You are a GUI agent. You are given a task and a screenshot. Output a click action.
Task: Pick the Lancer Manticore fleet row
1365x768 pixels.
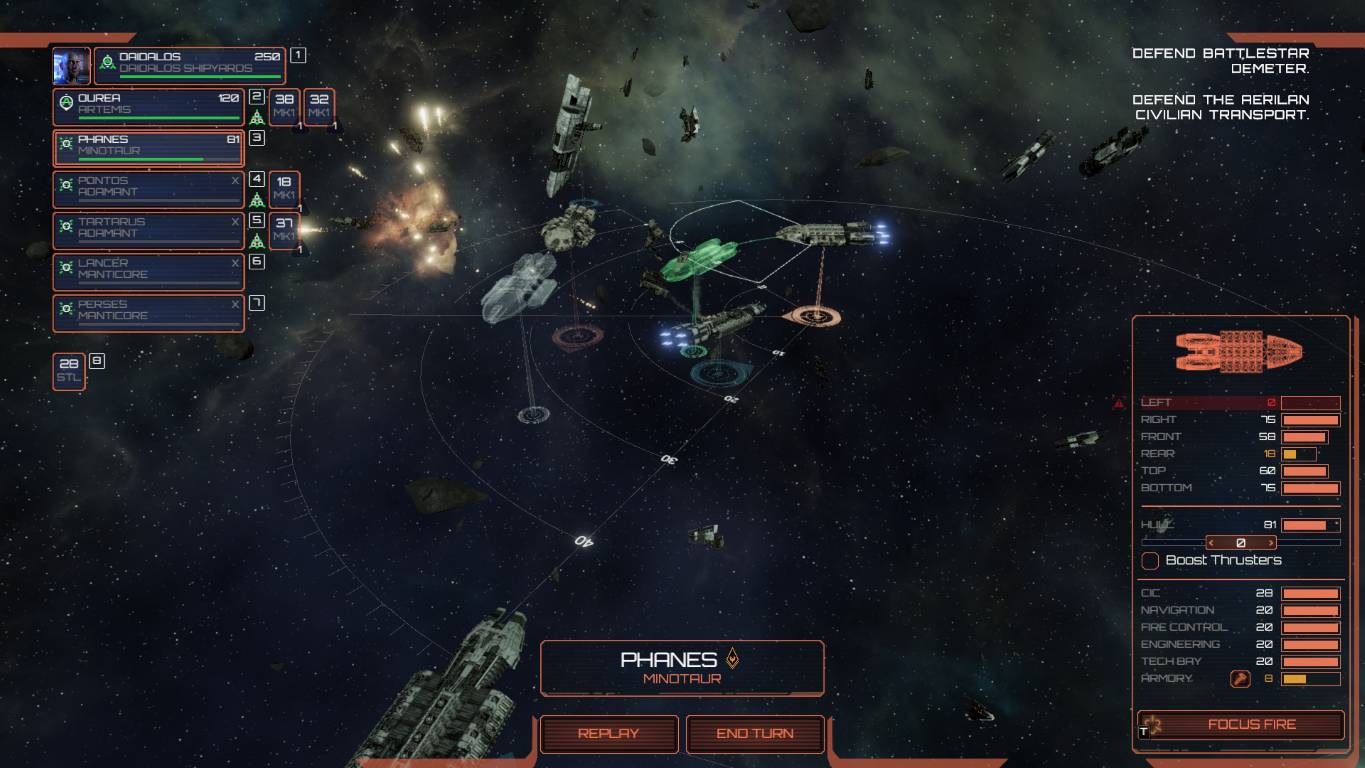tap(148, 271)
